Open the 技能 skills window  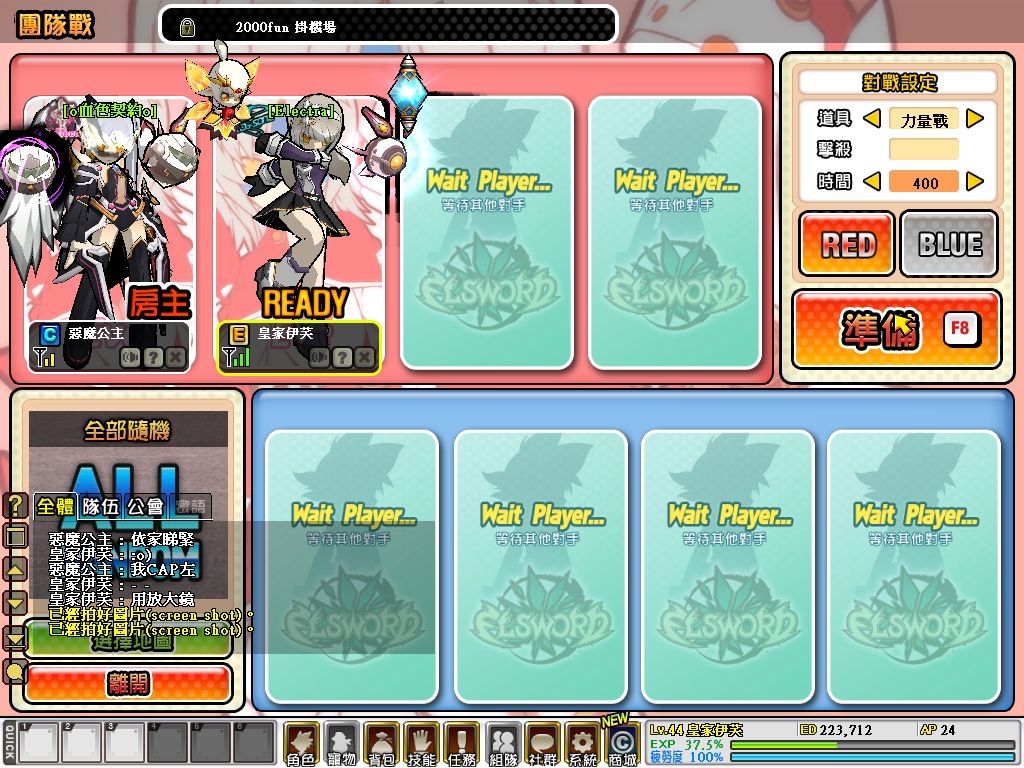point(422,745)
